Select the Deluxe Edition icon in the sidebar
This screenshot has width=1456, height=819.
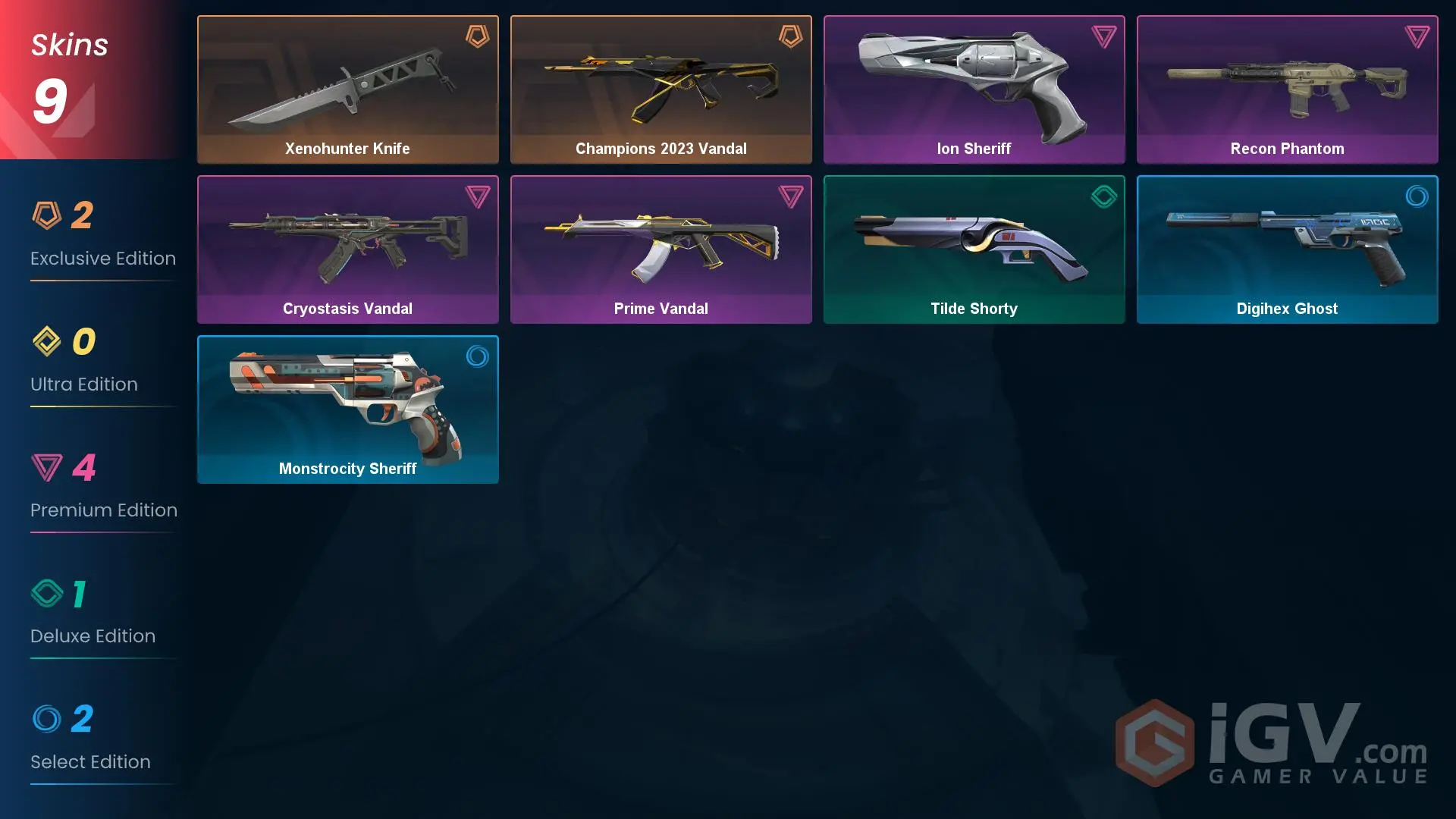tap(48, 595)
